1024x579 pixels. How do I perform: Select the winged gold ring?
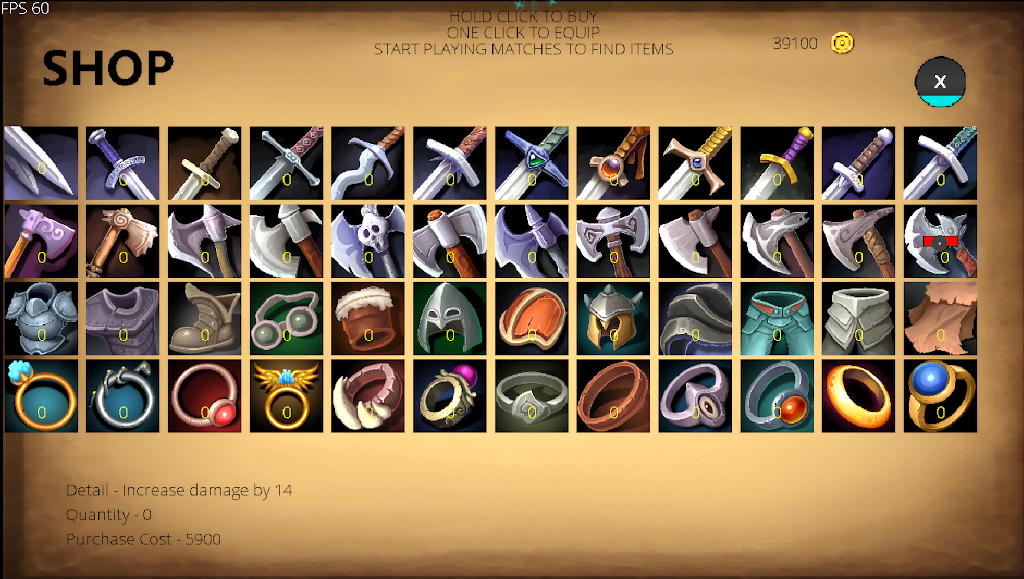[287, 396]
